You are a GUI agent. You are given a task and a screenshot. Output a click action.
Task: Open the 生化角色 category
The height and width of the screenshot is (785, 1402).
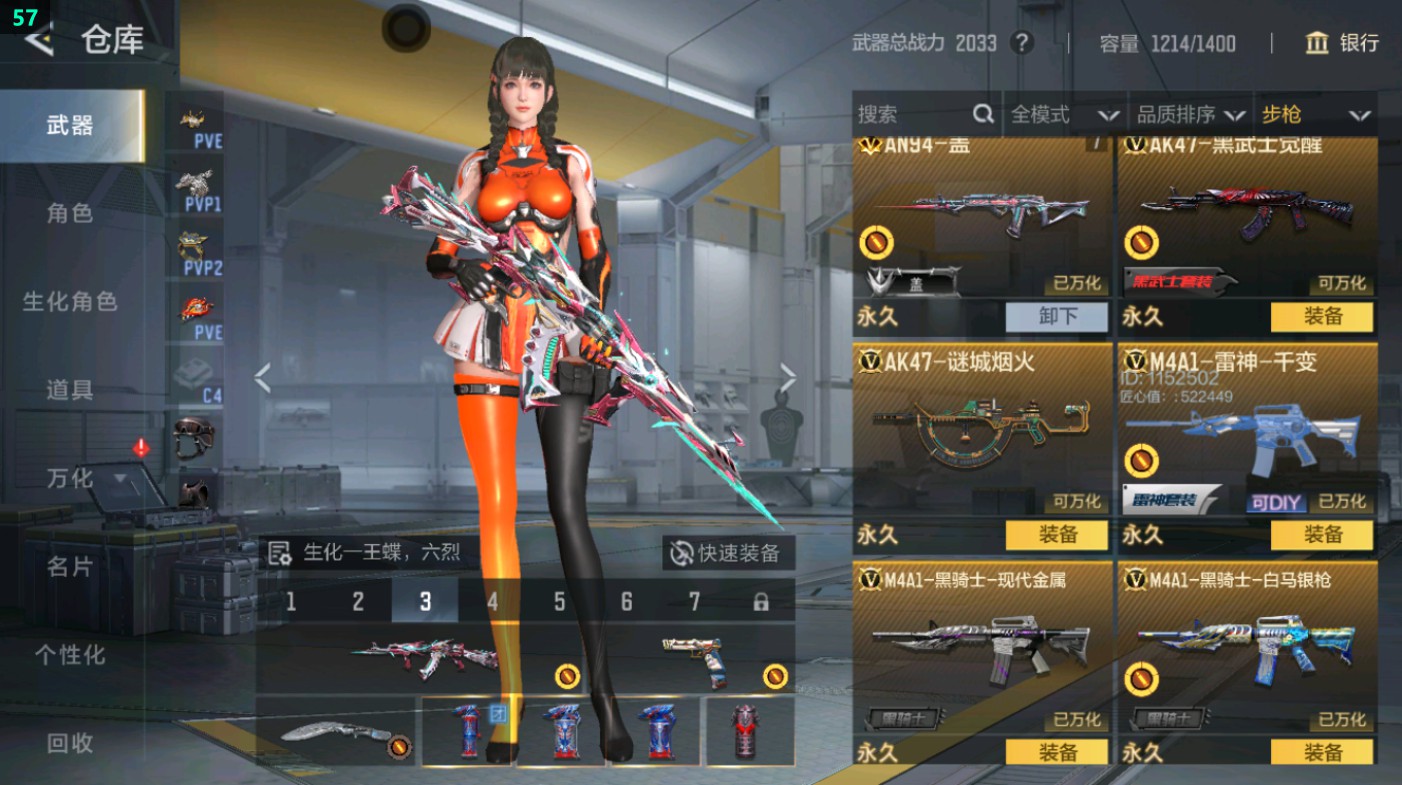point(70,301)
